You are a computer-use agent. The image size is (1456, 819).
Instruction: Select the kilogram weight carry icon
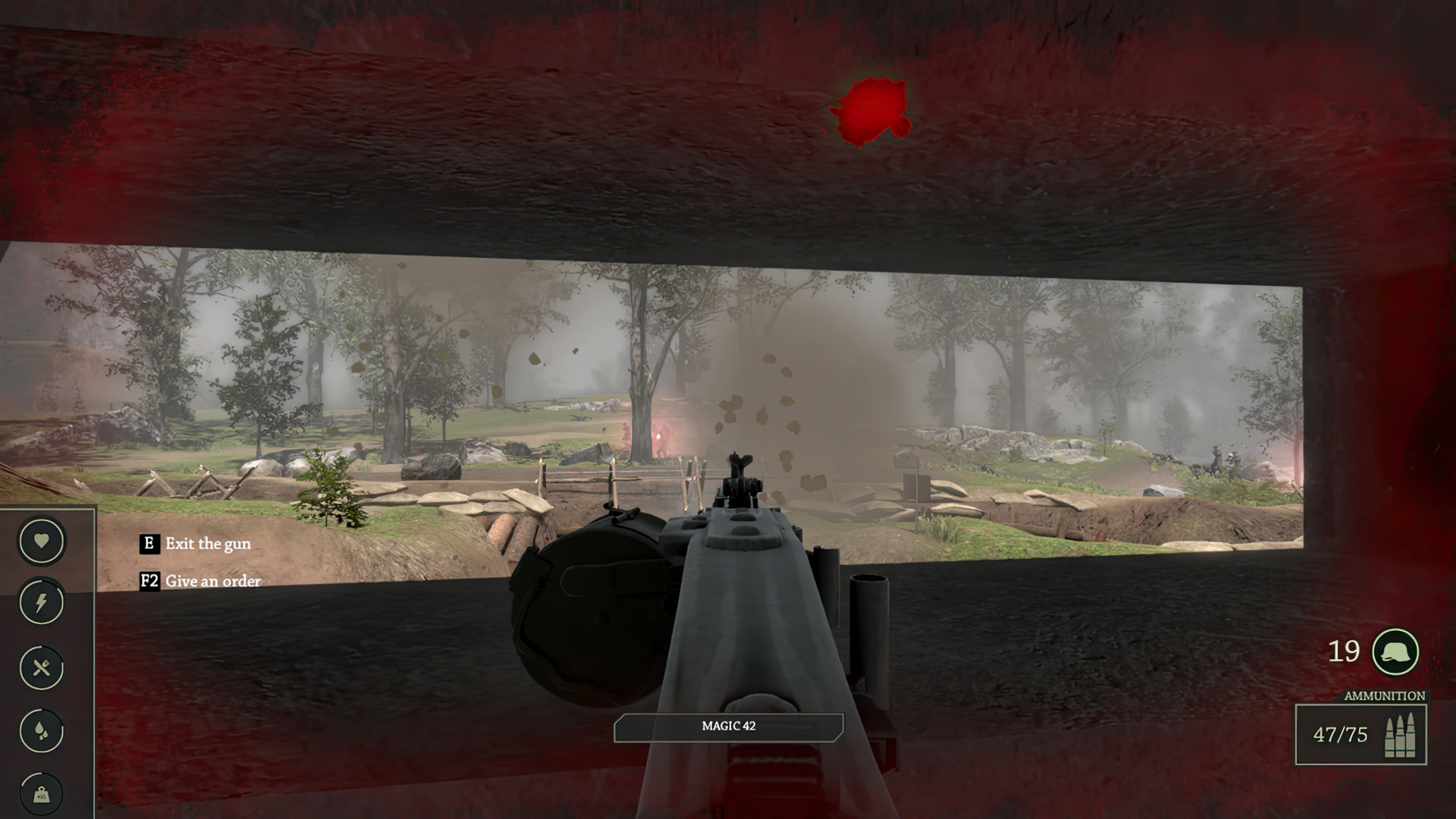[x=42, y=793]
